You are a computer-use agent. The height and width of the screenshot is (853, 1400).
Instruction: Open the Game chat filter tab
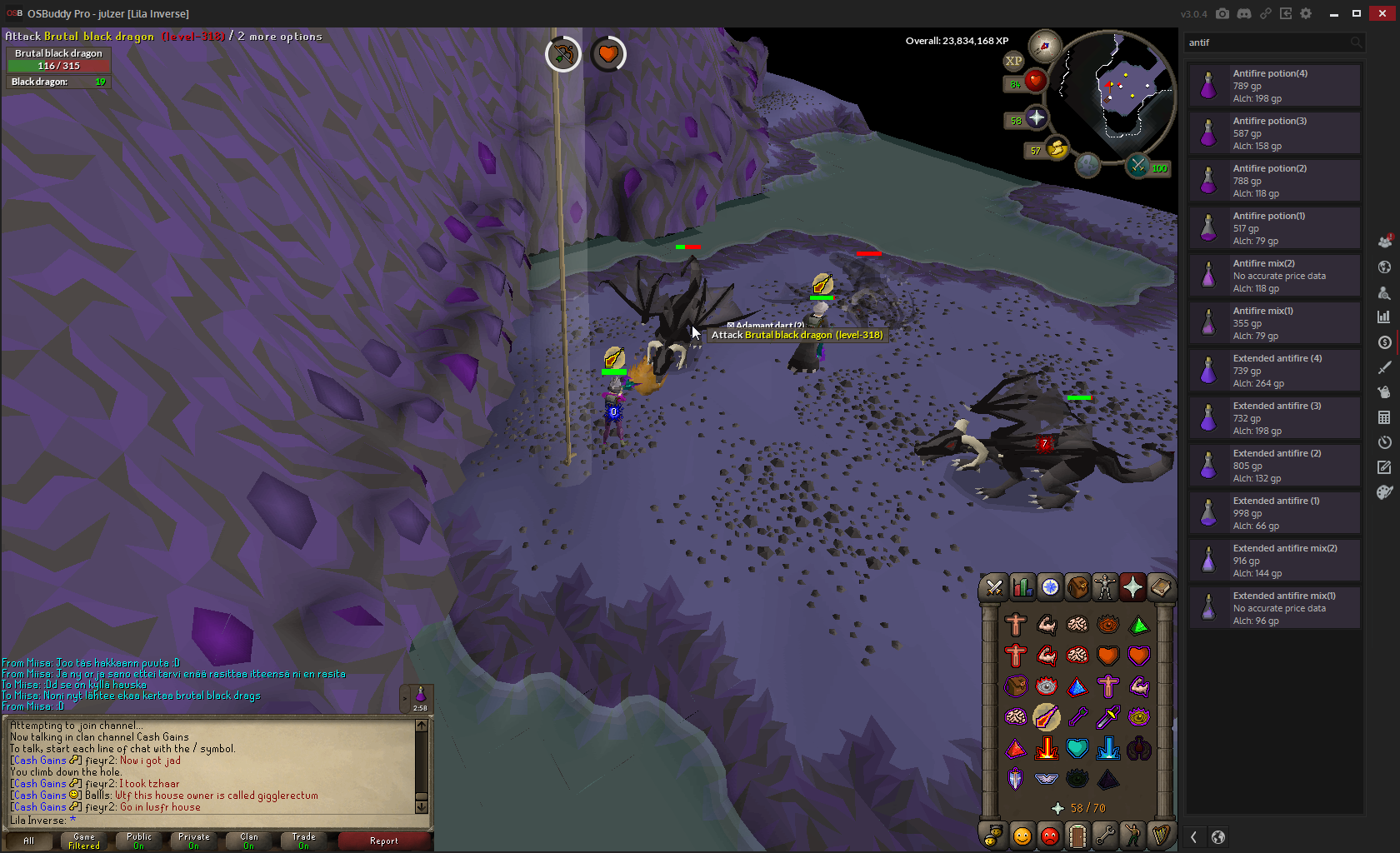(x=84, y=841)
